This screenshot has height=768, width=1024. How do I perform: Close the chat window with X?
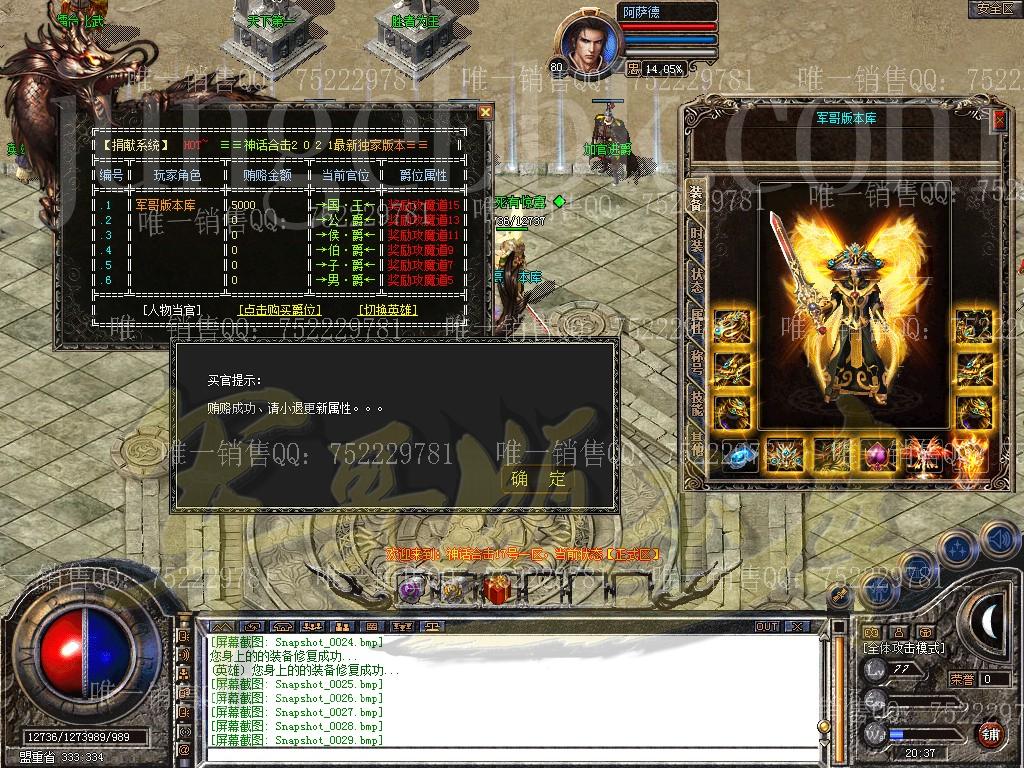click(796, 626)
